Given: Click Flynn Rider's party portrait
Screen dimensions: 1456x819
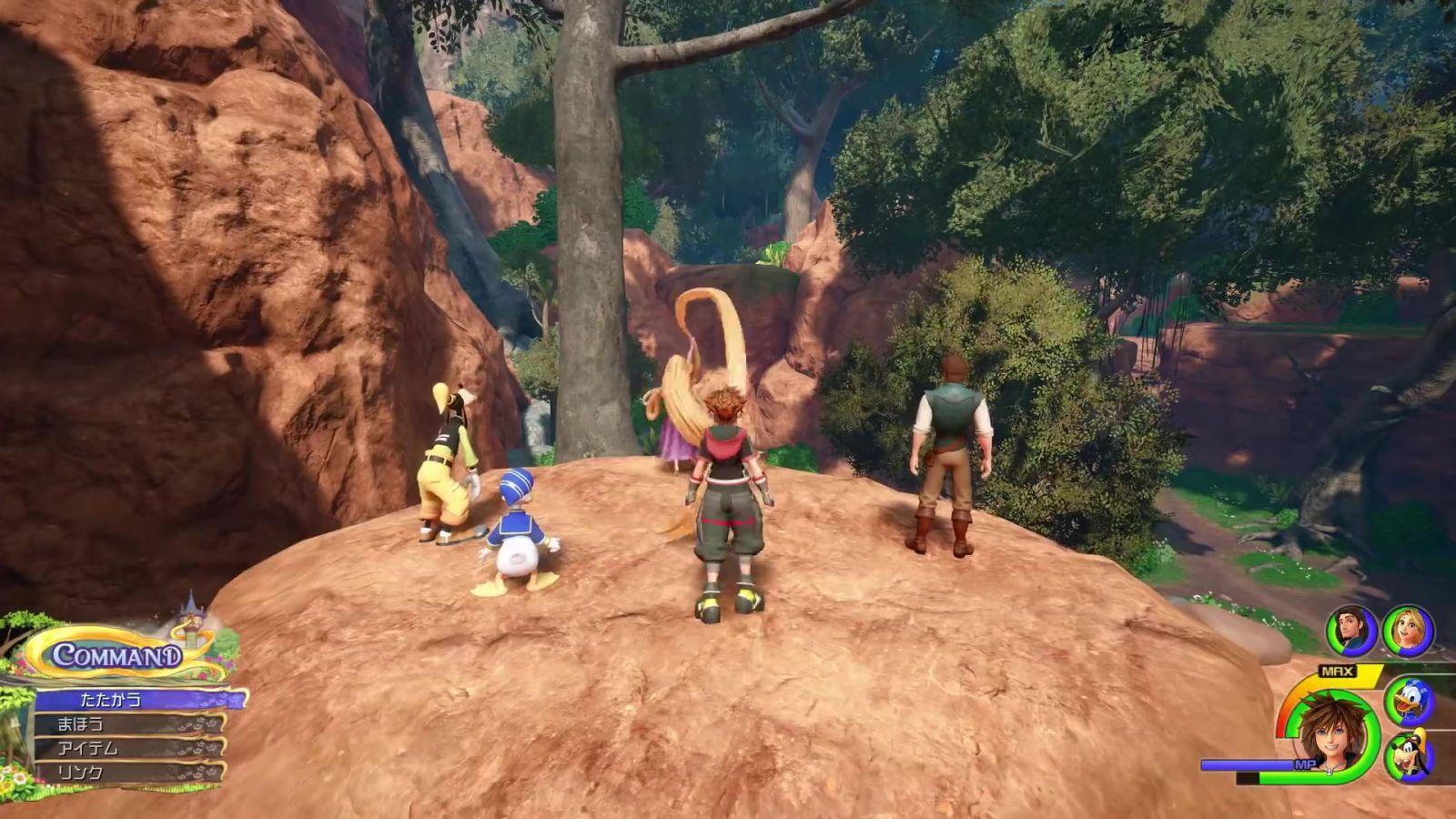Looking at the screenshot, I should 1351,631.
